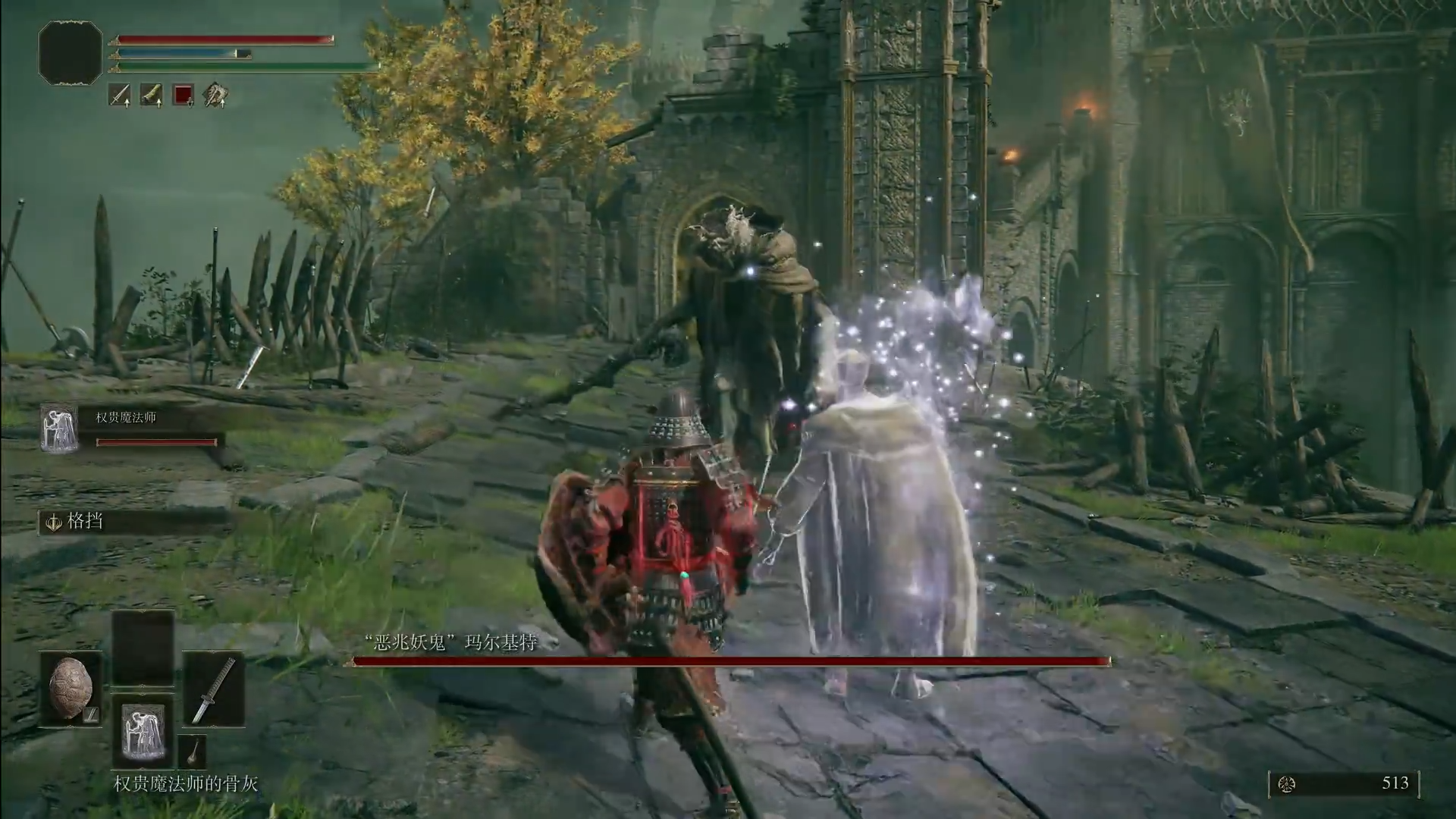Click the sword-with-arrow attack buff icon
Image resolution: width=1456 pixels, height=819 pixels.
pyautogui.click(x=120, y=95)
